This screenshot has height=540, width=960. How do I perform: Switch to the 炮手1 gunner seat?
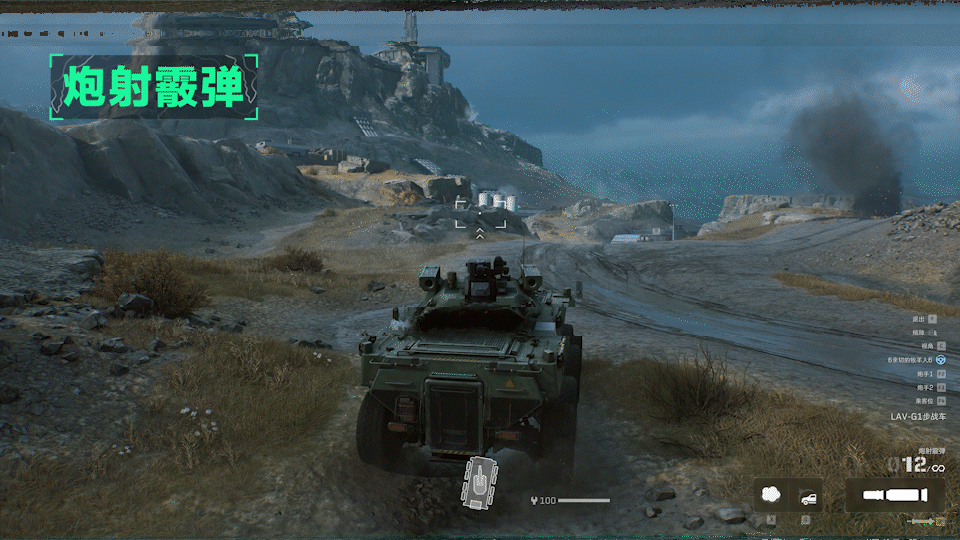click(940, 373)
